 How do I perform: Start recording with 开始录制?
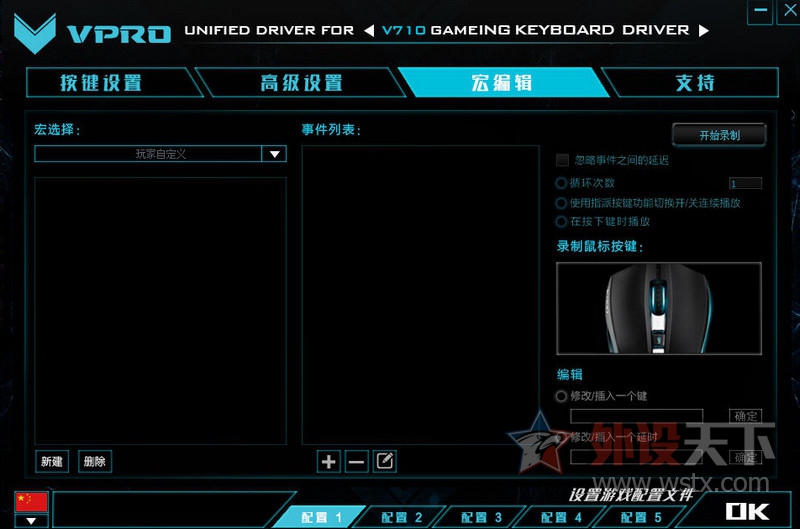point(719,135)
